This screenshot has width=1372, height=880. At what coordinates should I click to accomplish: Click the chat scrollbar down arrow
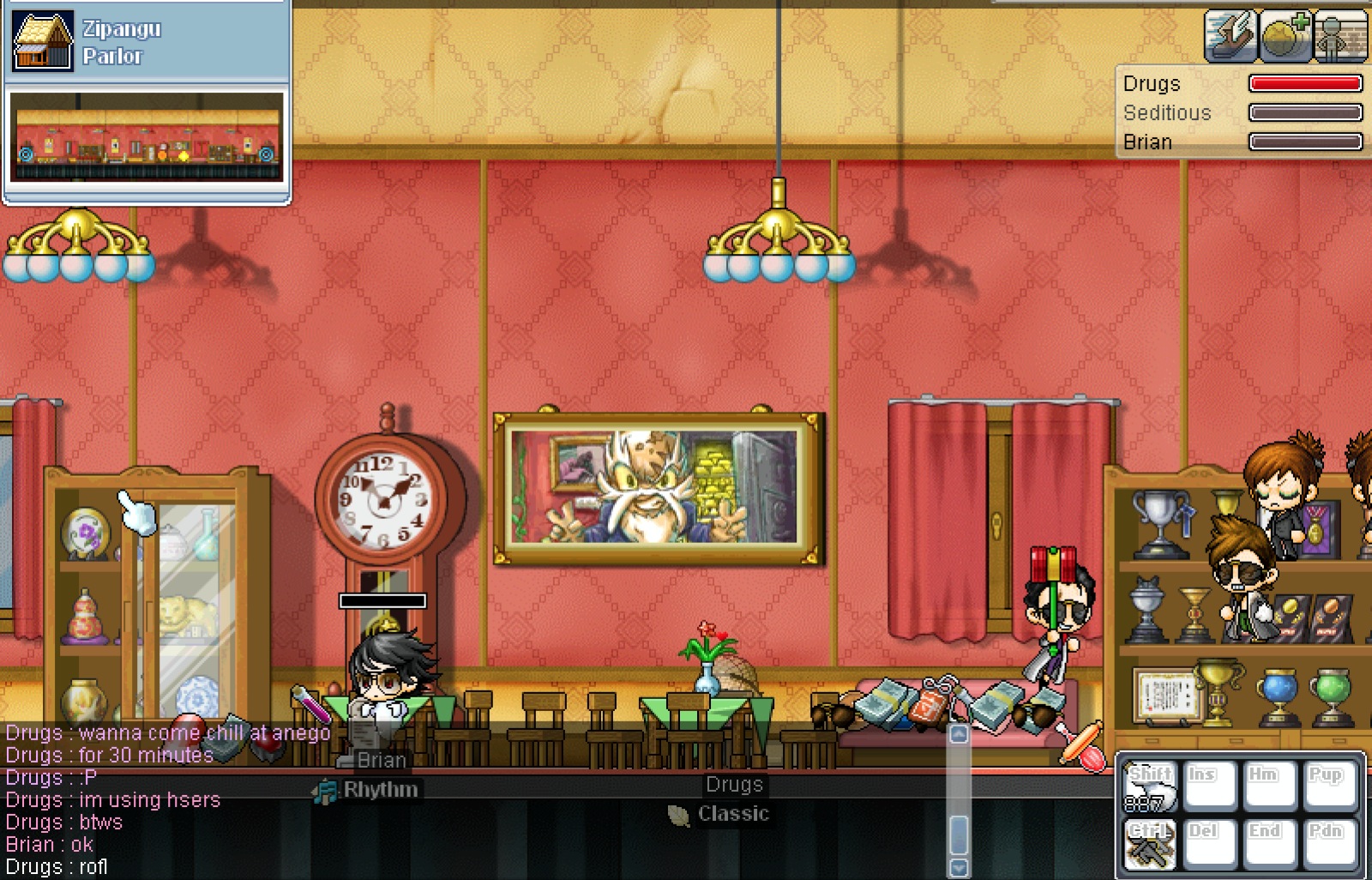pos(960,867)
